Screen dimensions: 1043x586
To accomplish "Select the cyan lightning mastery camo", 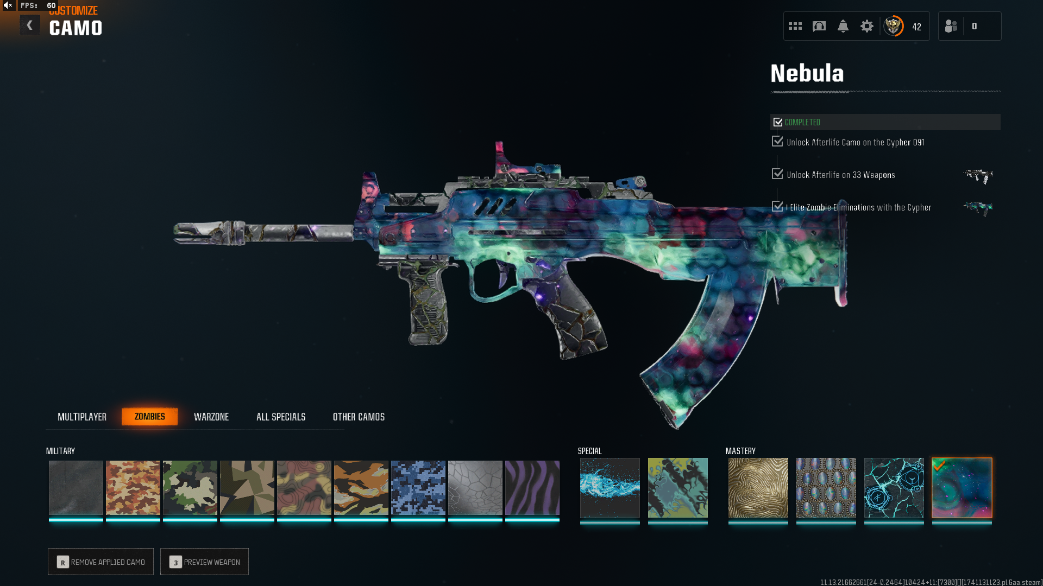I will (x=894, y=488).
